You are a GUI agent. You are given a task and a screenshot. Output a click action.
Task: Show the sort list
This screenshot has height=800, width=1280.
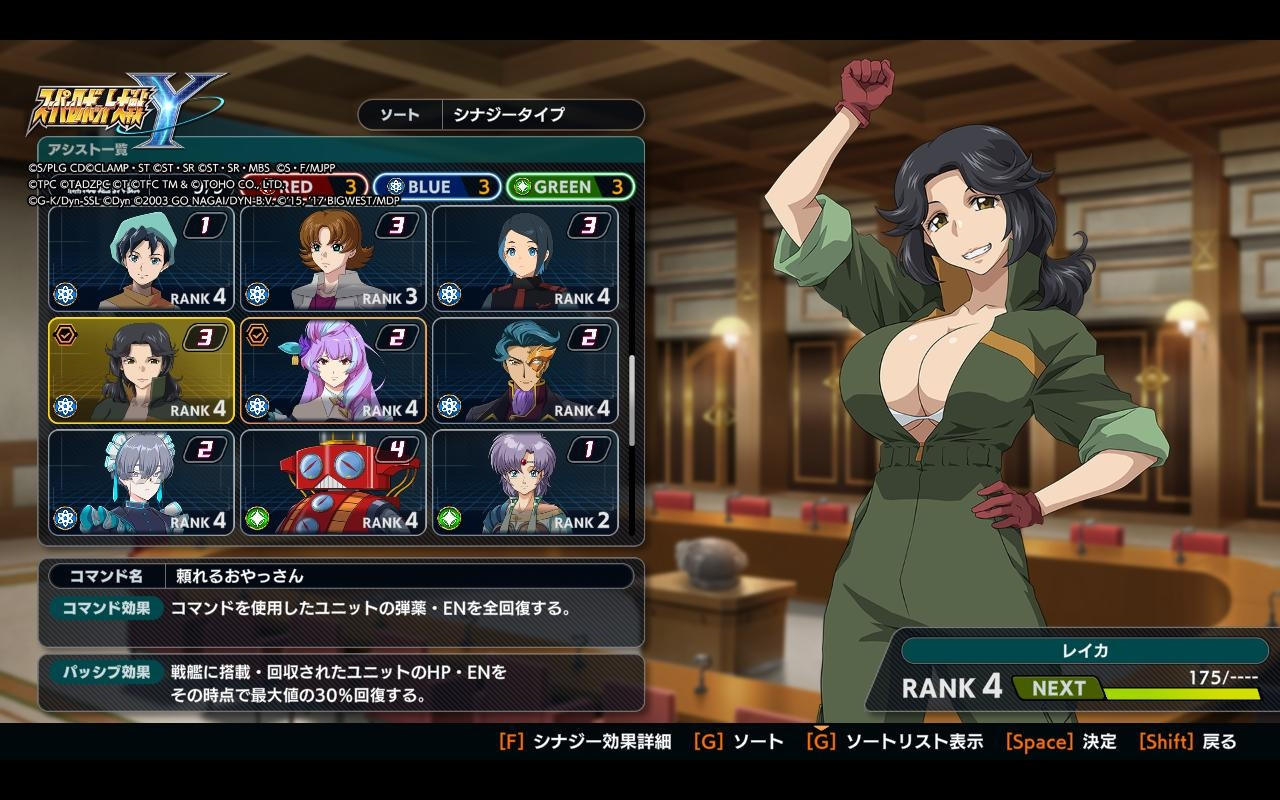pyautogui.click(x=895, y=742)
